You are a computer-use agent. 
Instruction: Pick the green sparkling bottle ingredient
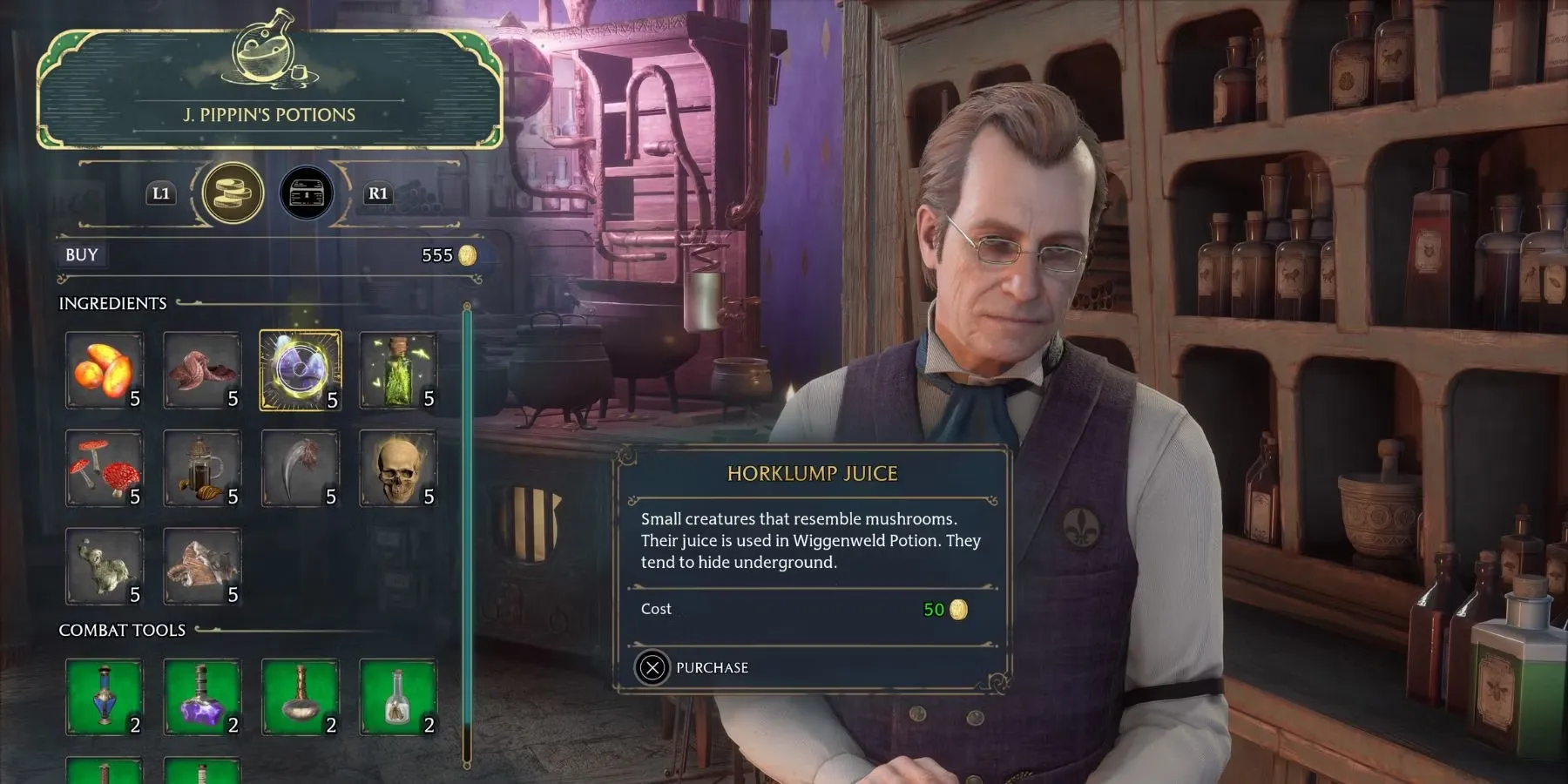pyautogui.click(x=398, y=370)
